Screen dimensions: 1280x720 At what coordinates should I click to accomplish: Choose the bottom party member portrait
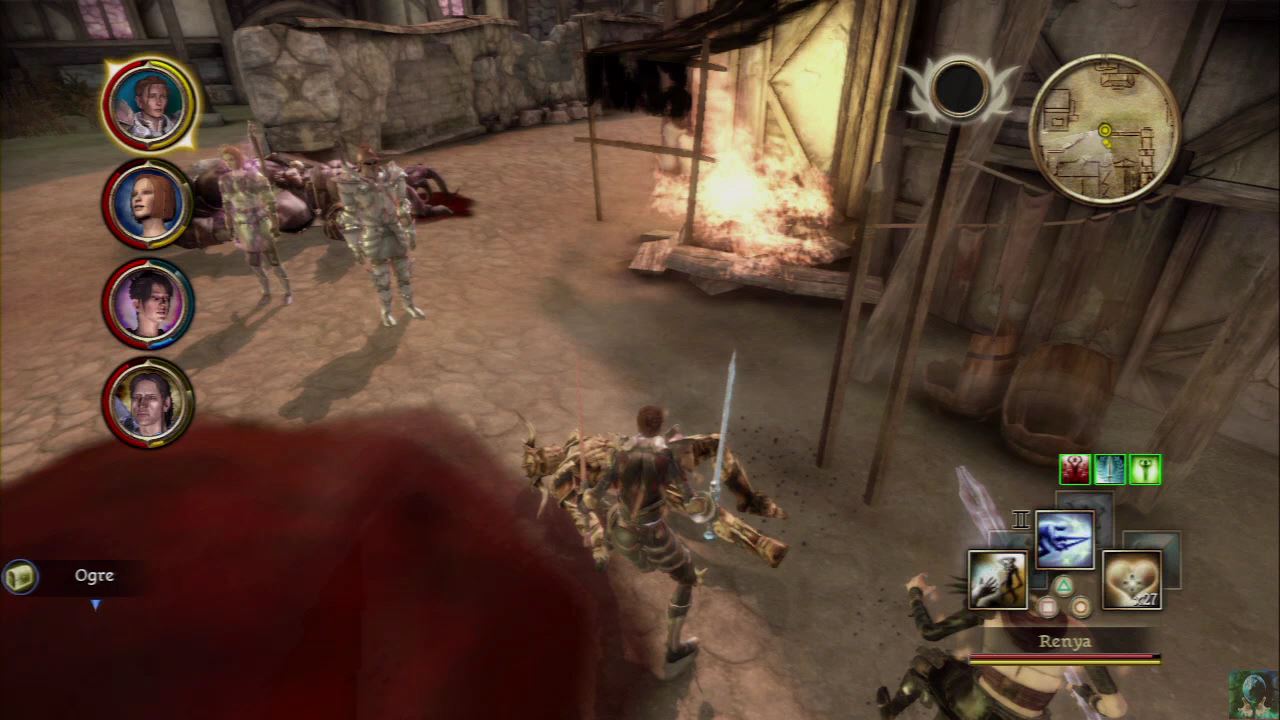click(x=148, y=402)
